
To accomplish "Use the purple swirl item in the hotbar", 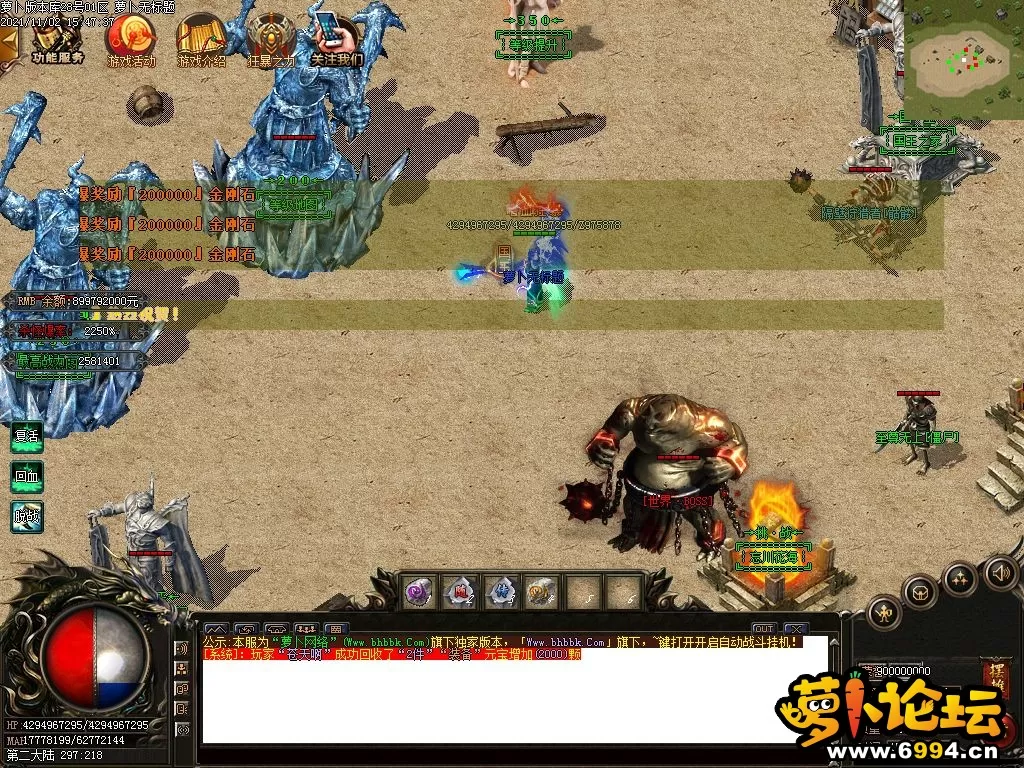I will click(x=418, y=592).
